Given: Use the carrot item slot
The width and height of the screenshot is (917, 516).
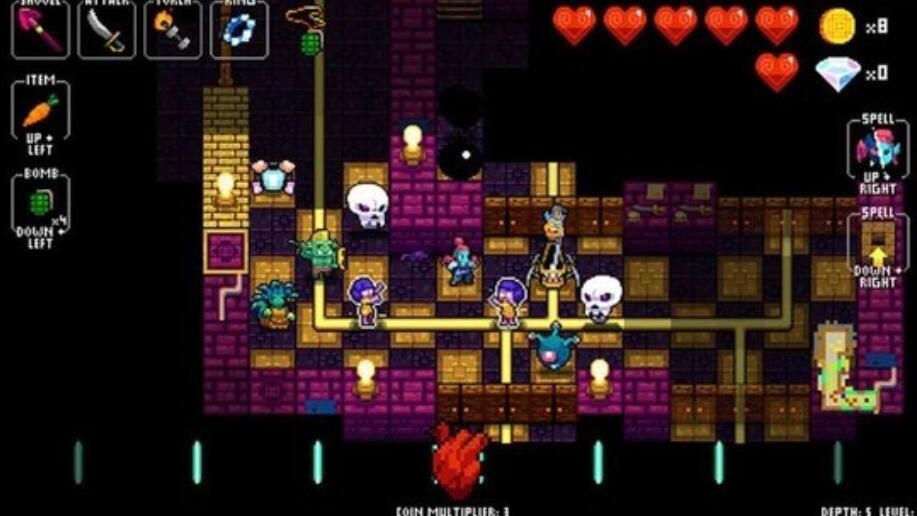Looking at the screenshot, I should tap(40, 110).
